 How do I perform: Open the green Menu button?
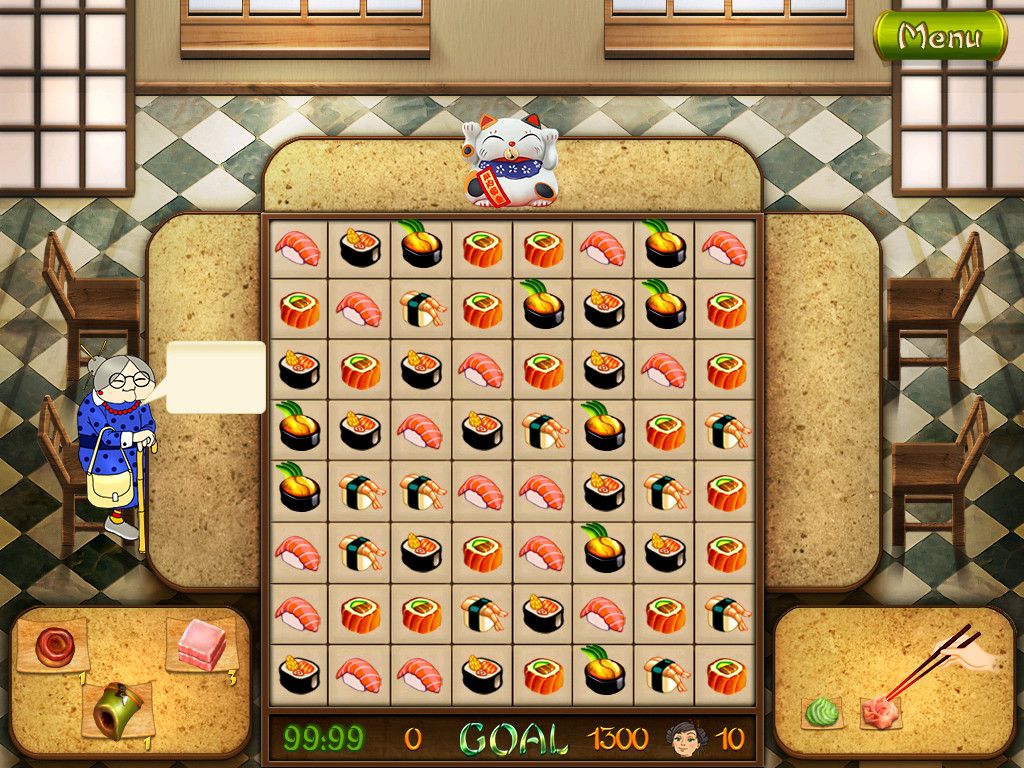(x=940, y=37)
